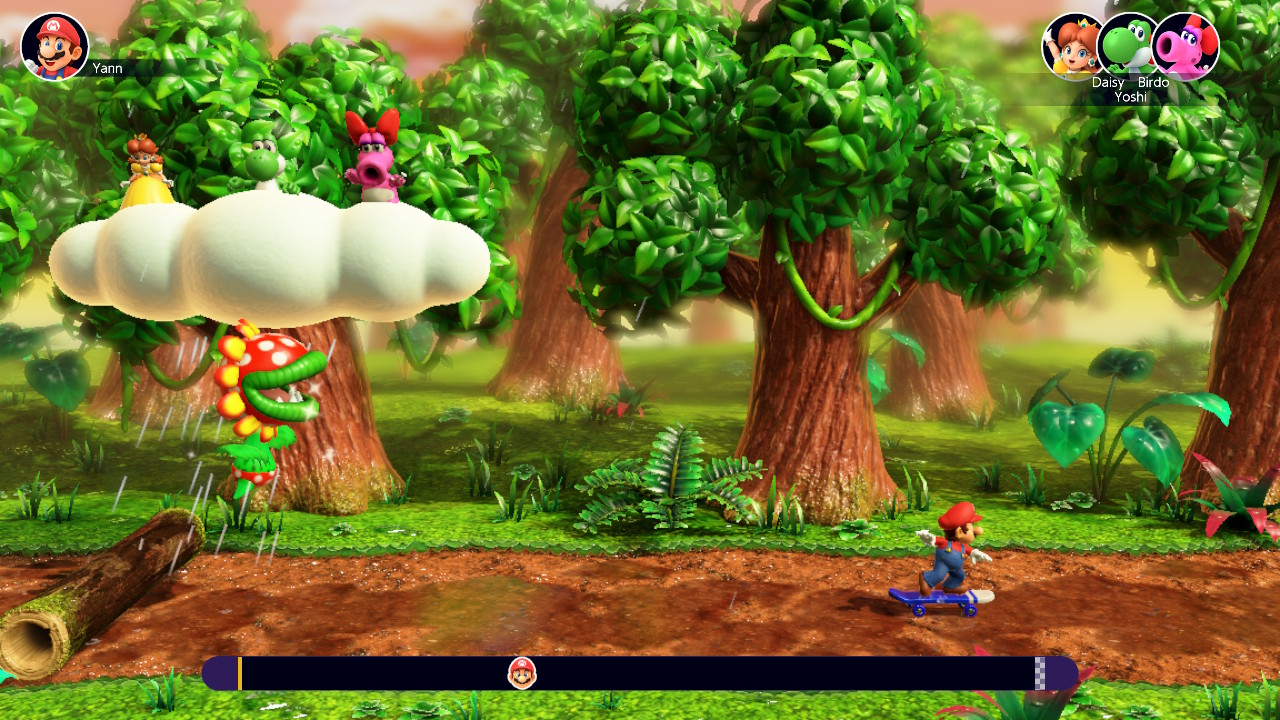Click the checkered finish flag on the progress bar
1280x720 pixels.
(1040, 673)
